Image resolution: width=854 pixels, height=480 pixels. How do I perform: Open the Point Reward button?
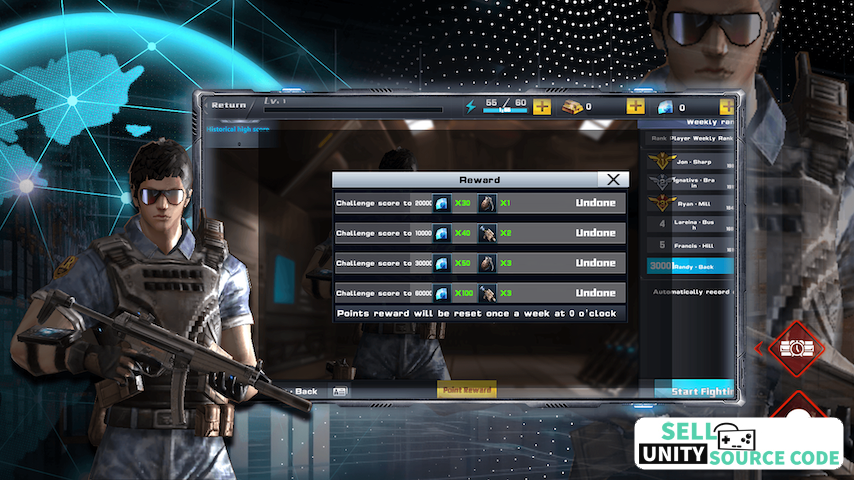point(467,390)
